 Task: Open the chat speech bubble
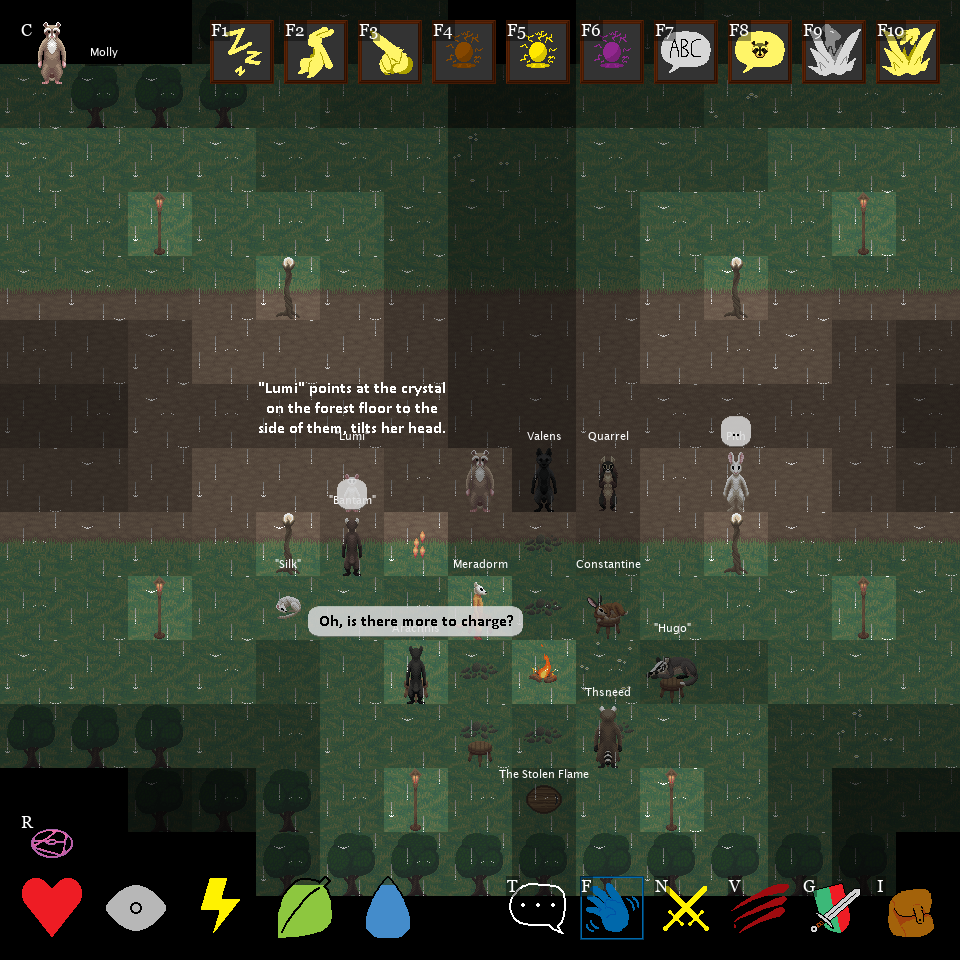[538, 908]
